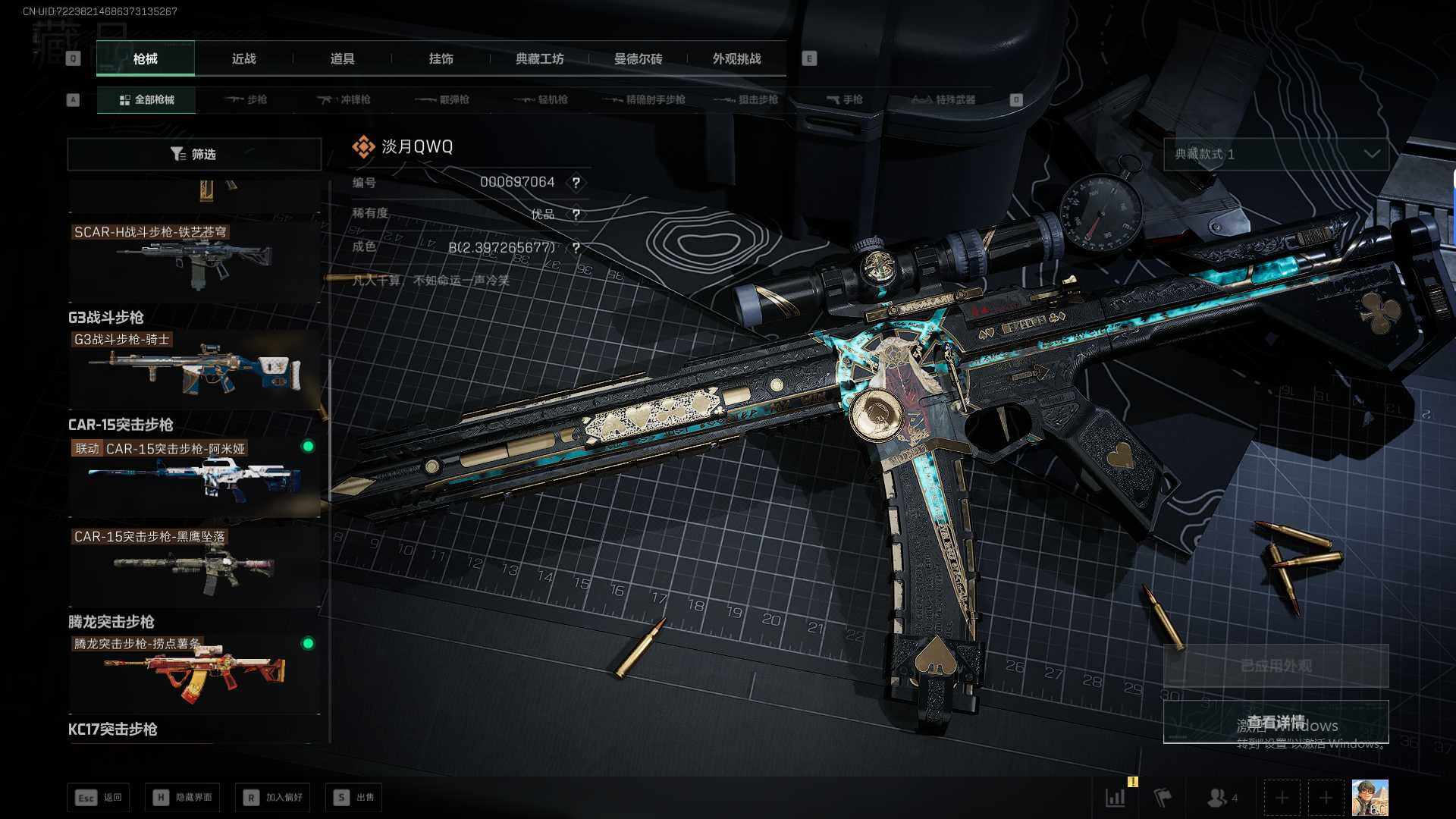Switch to the 外观挑战 tab
Screen dimensions: 1456x819
click(x=736, y=58)
